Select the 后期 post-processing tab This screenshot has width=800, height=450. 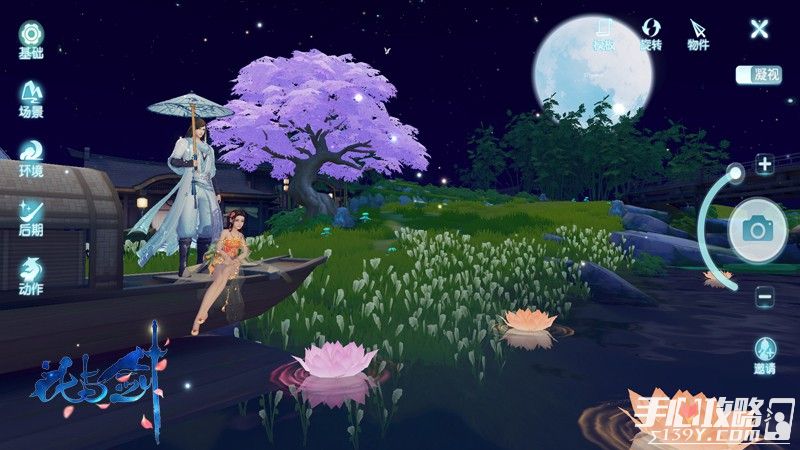click(30, 213)
